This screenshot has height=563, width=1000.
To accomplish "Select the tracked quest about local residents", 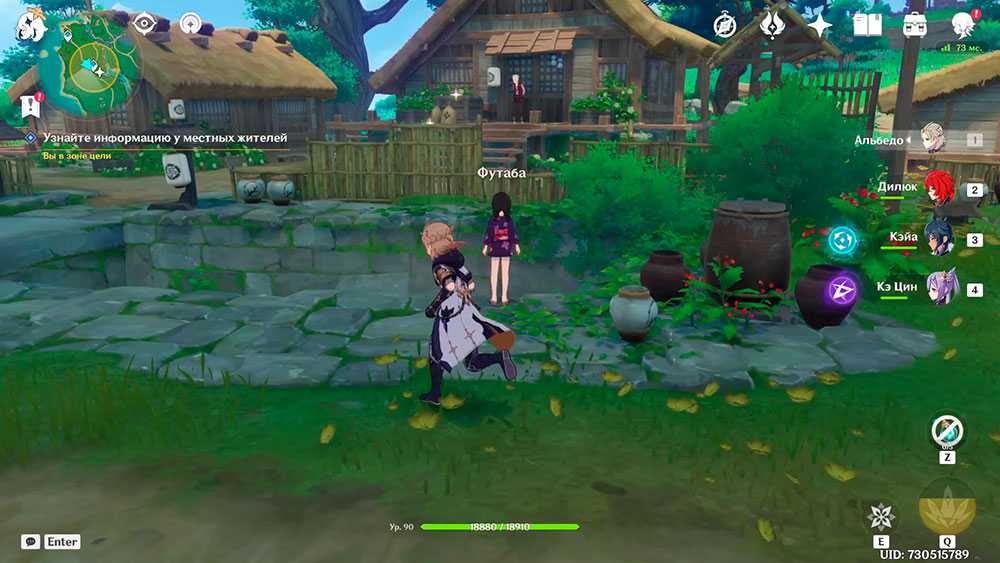I will click(x=165, y=138).
